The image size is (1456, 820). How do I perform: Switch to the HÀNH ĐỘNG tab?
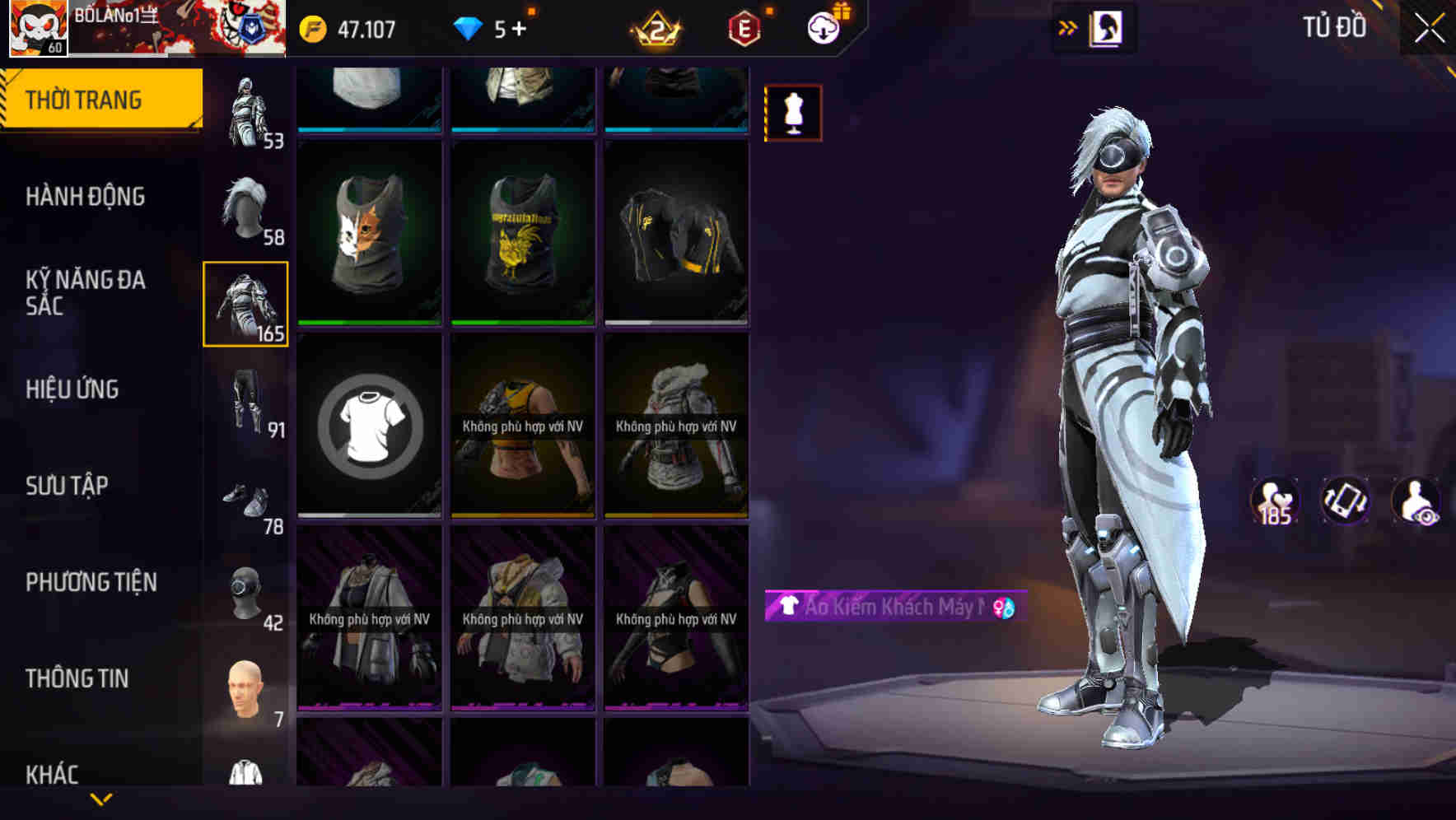[x=88, y=196]
